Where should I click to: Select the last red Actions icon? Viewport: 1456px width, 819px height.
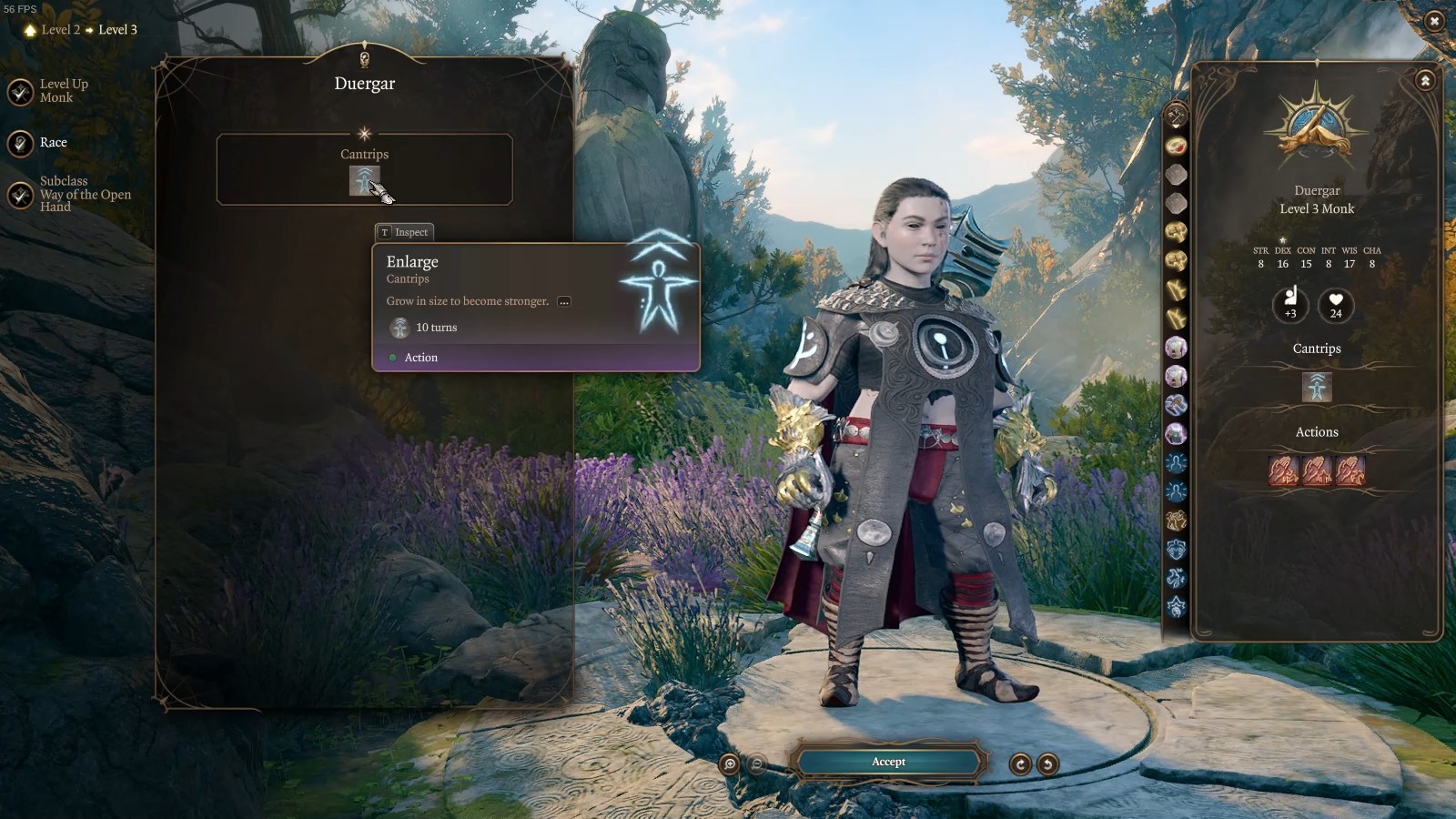point(1350,470)
